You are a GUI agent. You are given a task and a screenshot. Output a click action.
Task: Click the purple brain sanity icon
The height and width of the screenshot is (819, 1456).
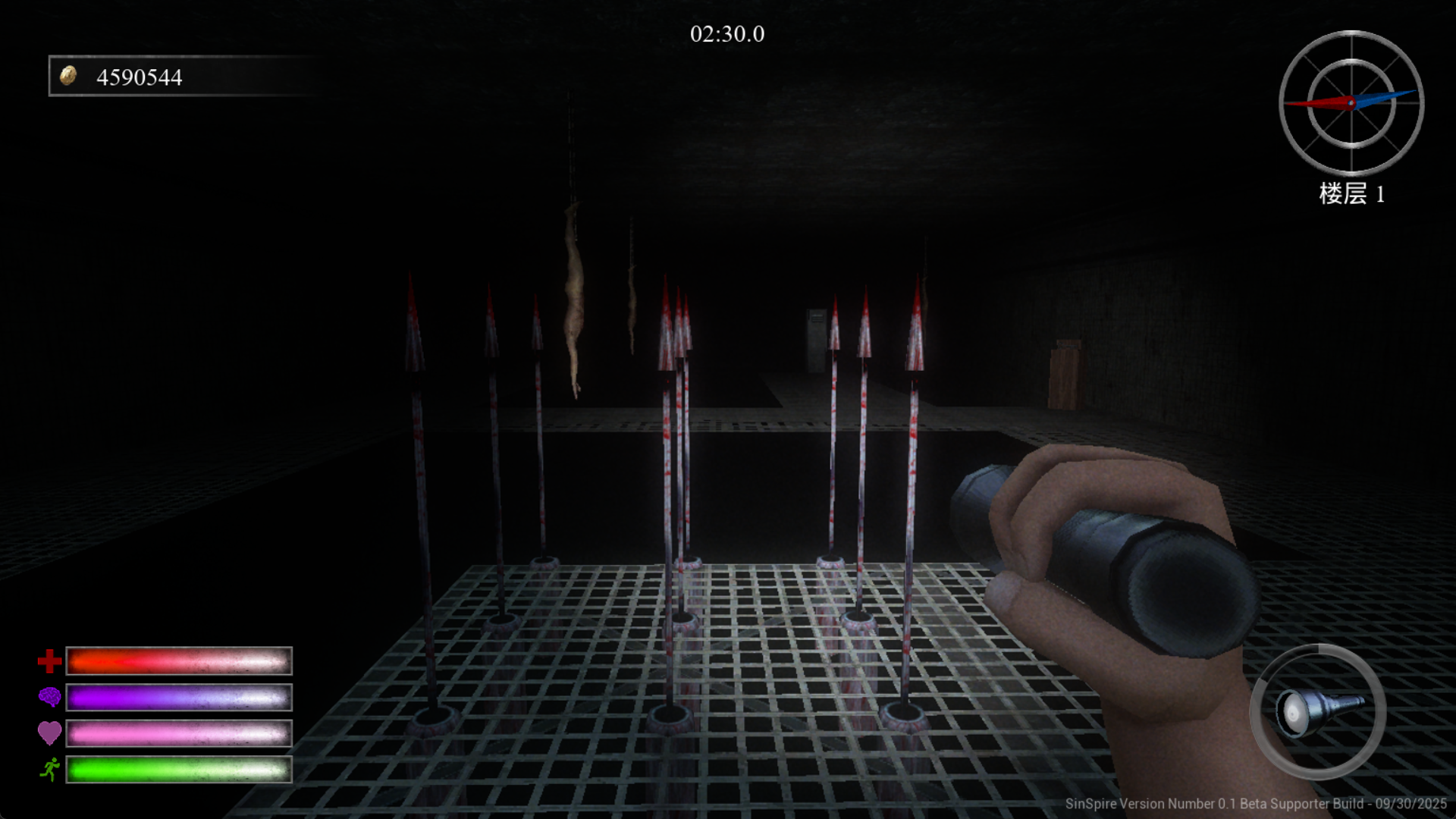[50, 697]
